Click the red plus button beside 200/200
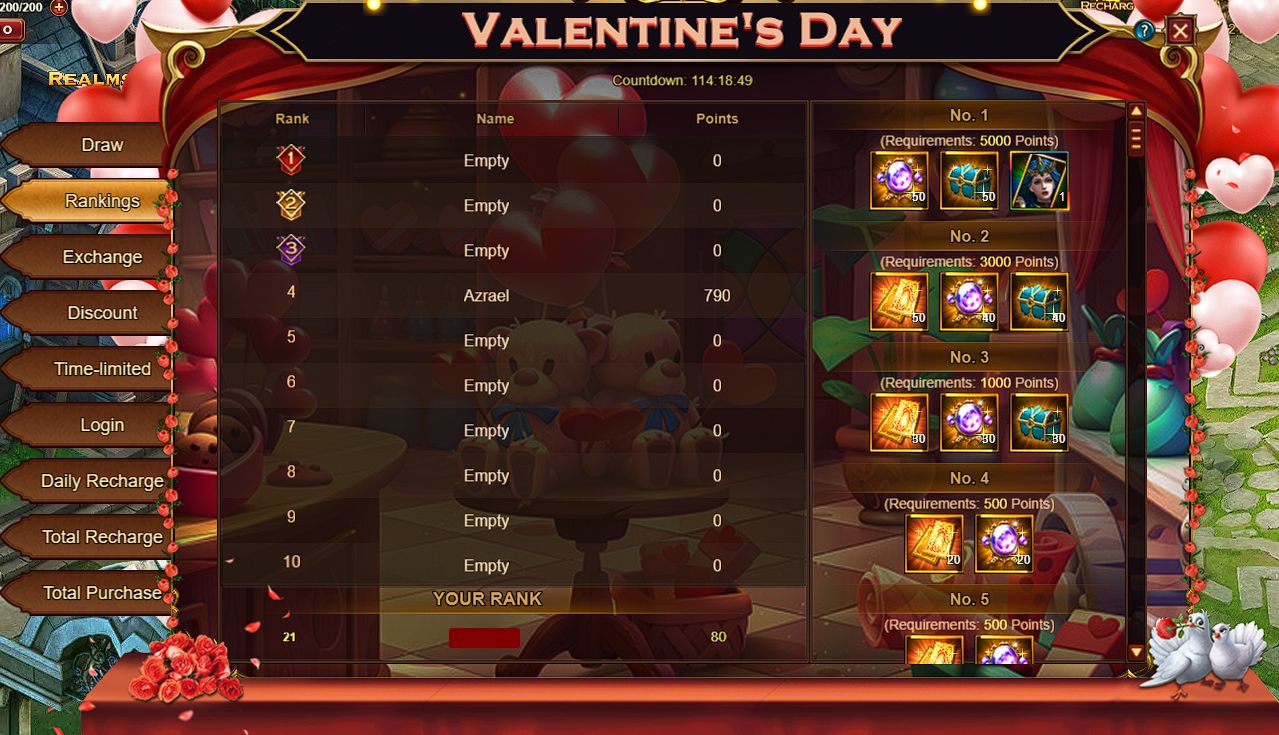This screenshot has width=1279, height=735. coord(59,7)
